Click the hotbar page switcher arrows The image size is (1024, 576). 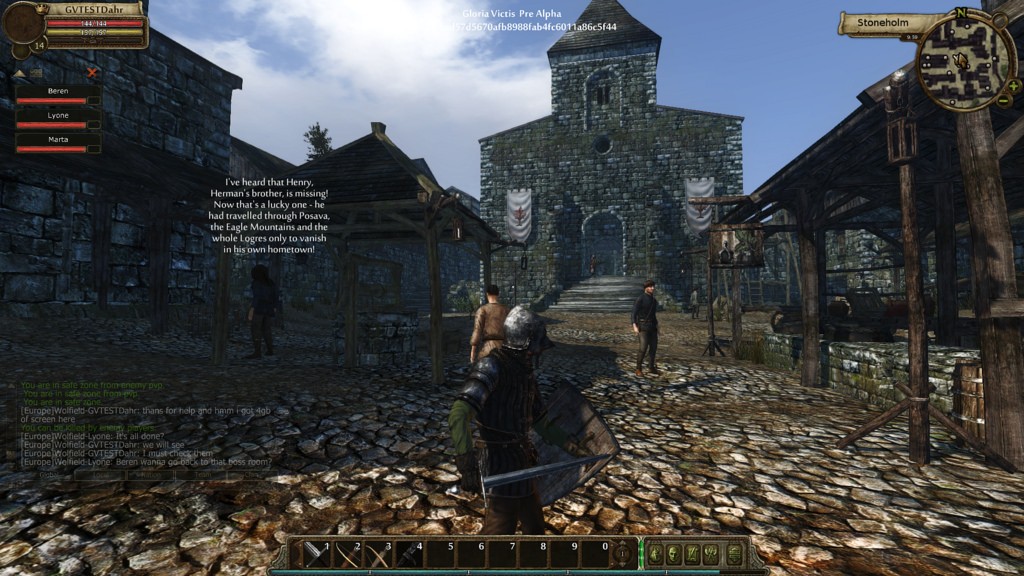[622, 553]
